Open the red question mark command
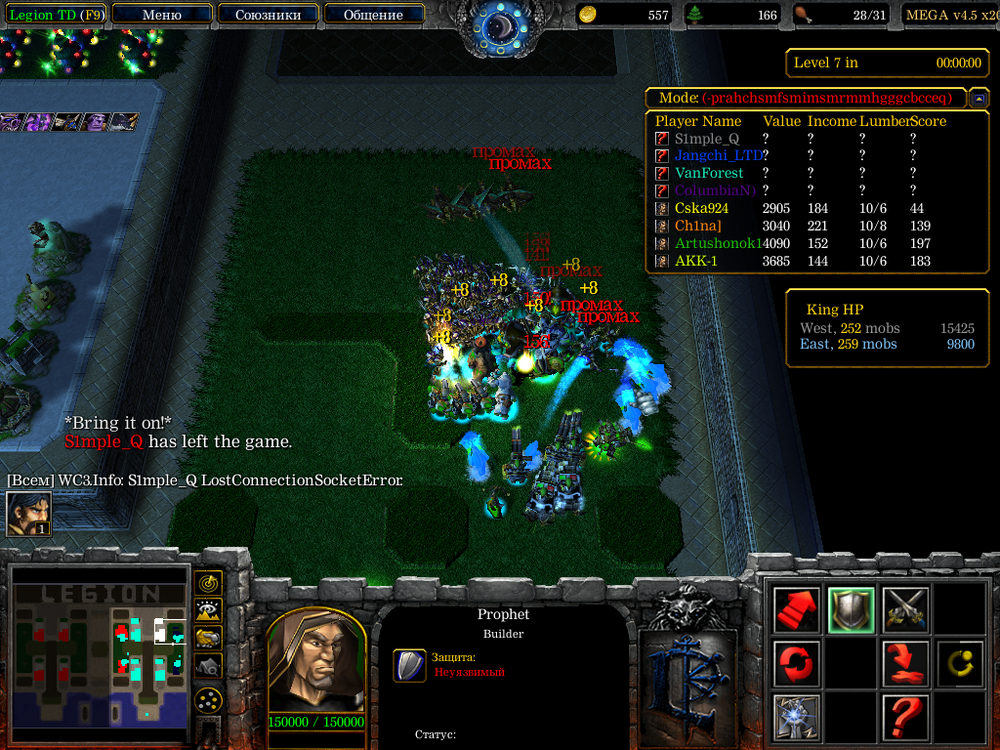Screen dimensions: 1000x750 pos(905,716)
